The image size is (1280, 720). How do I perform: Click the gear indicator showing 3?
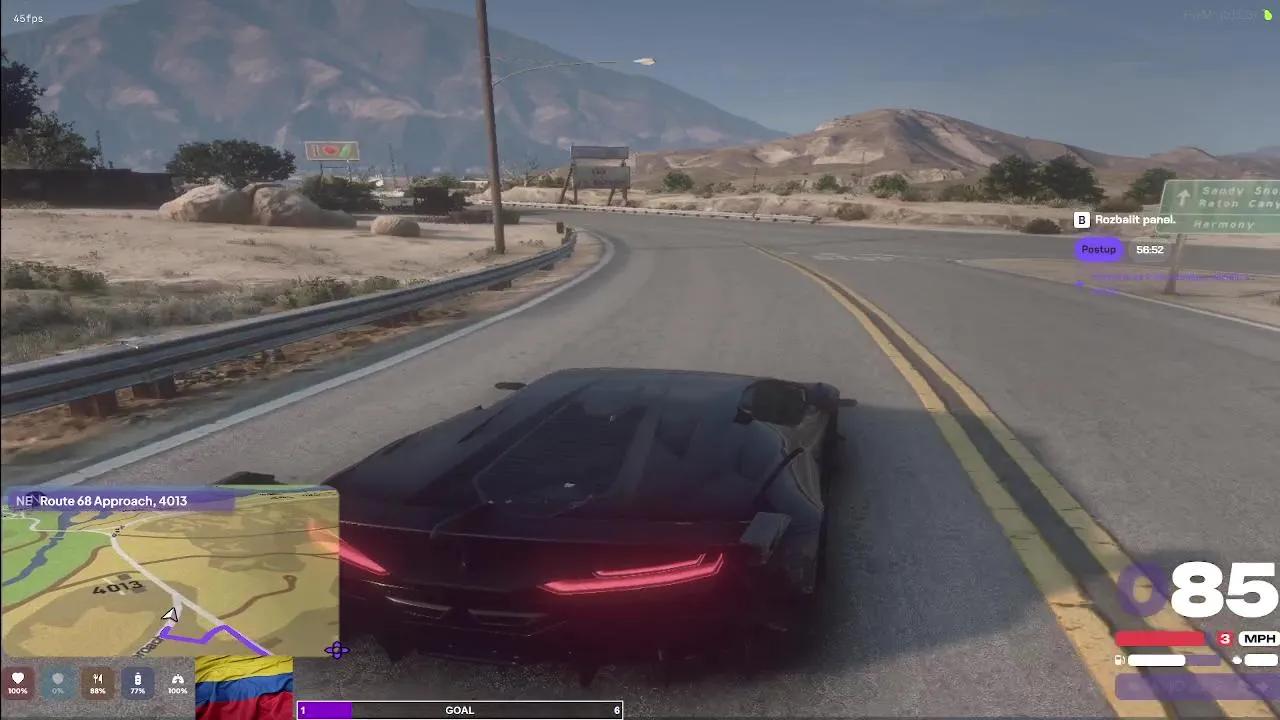[x=1225, y=638]
